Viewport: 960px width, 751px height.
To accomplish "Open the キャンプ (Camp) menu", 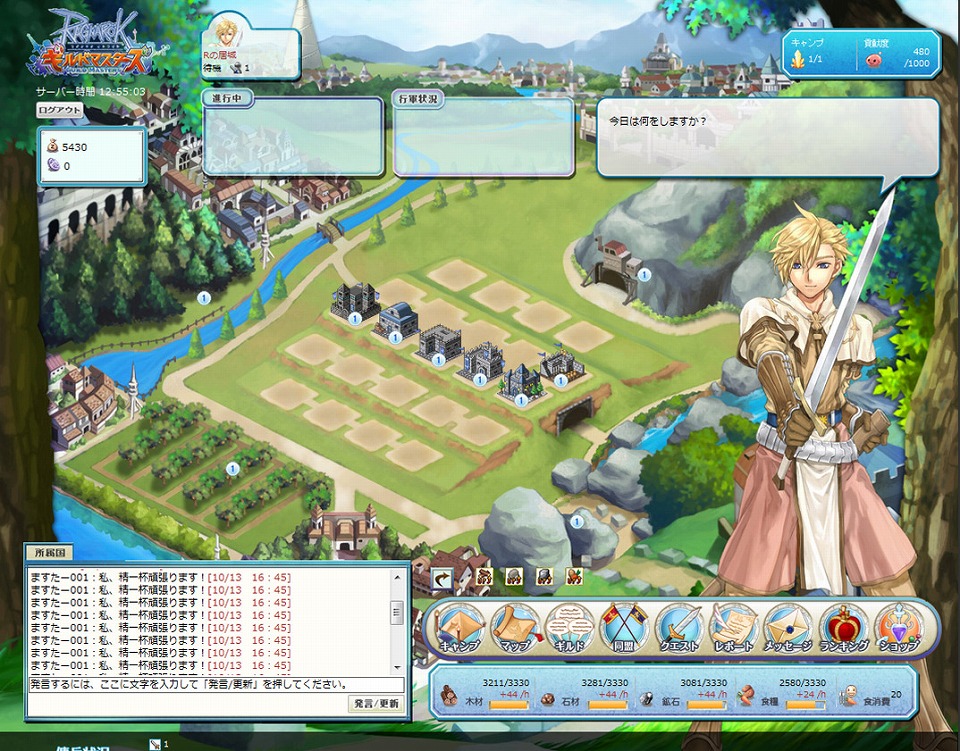I will coord(459,629).
